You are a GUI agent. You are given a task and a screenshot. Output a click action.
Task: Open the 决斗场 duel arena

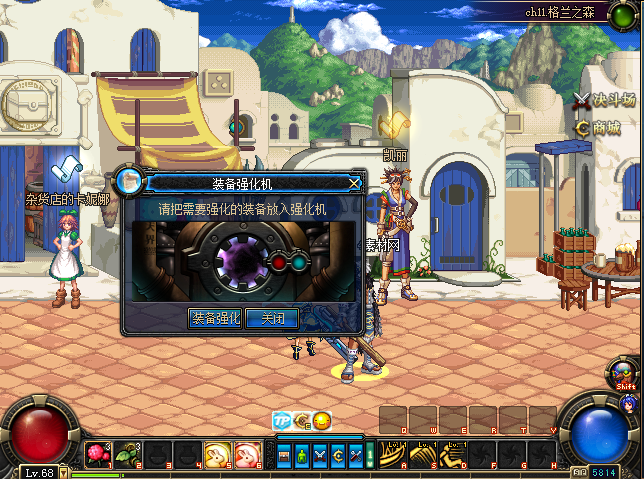607,100
